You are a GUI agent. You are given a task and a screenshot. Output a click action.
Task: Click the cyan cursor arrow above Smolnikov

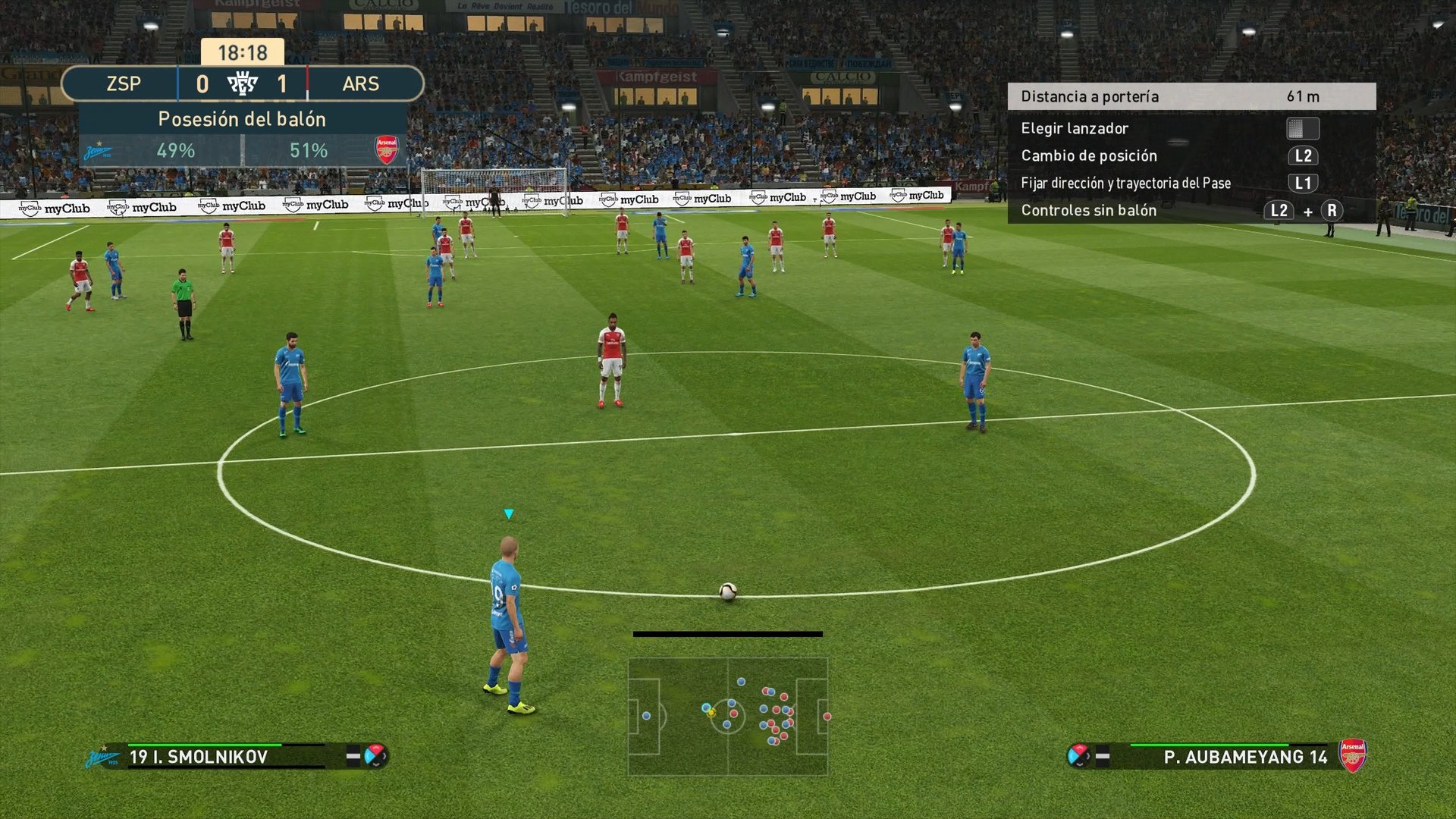coord(507,513)
